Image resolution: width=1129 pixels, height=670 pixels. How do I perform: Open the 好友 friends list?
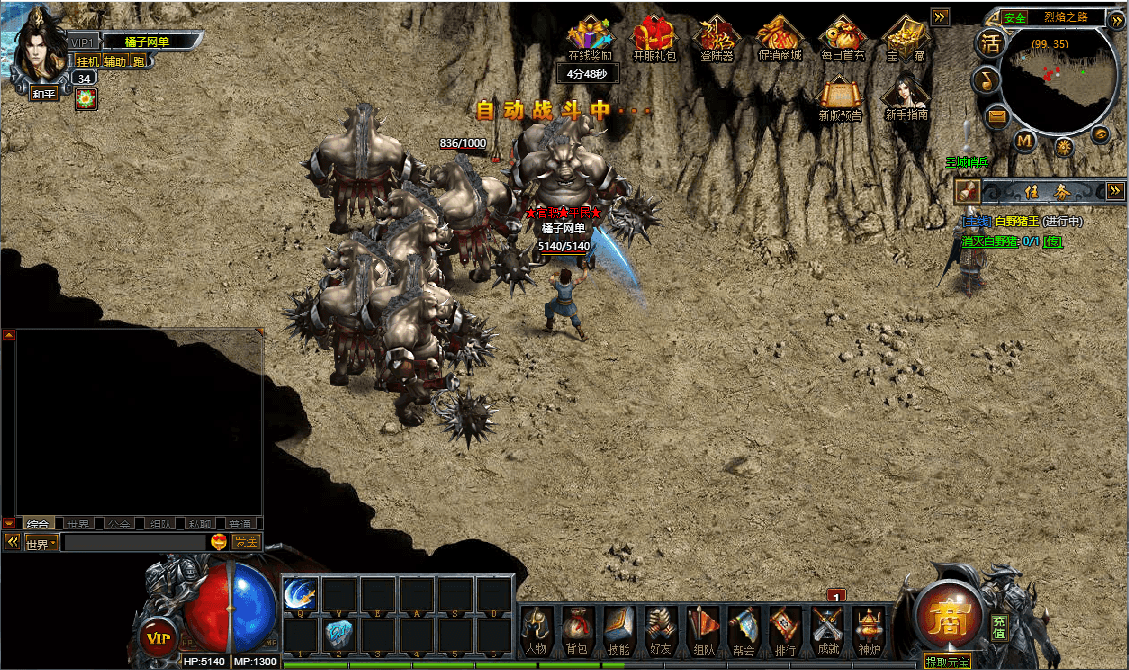click(x=662, y=630)
